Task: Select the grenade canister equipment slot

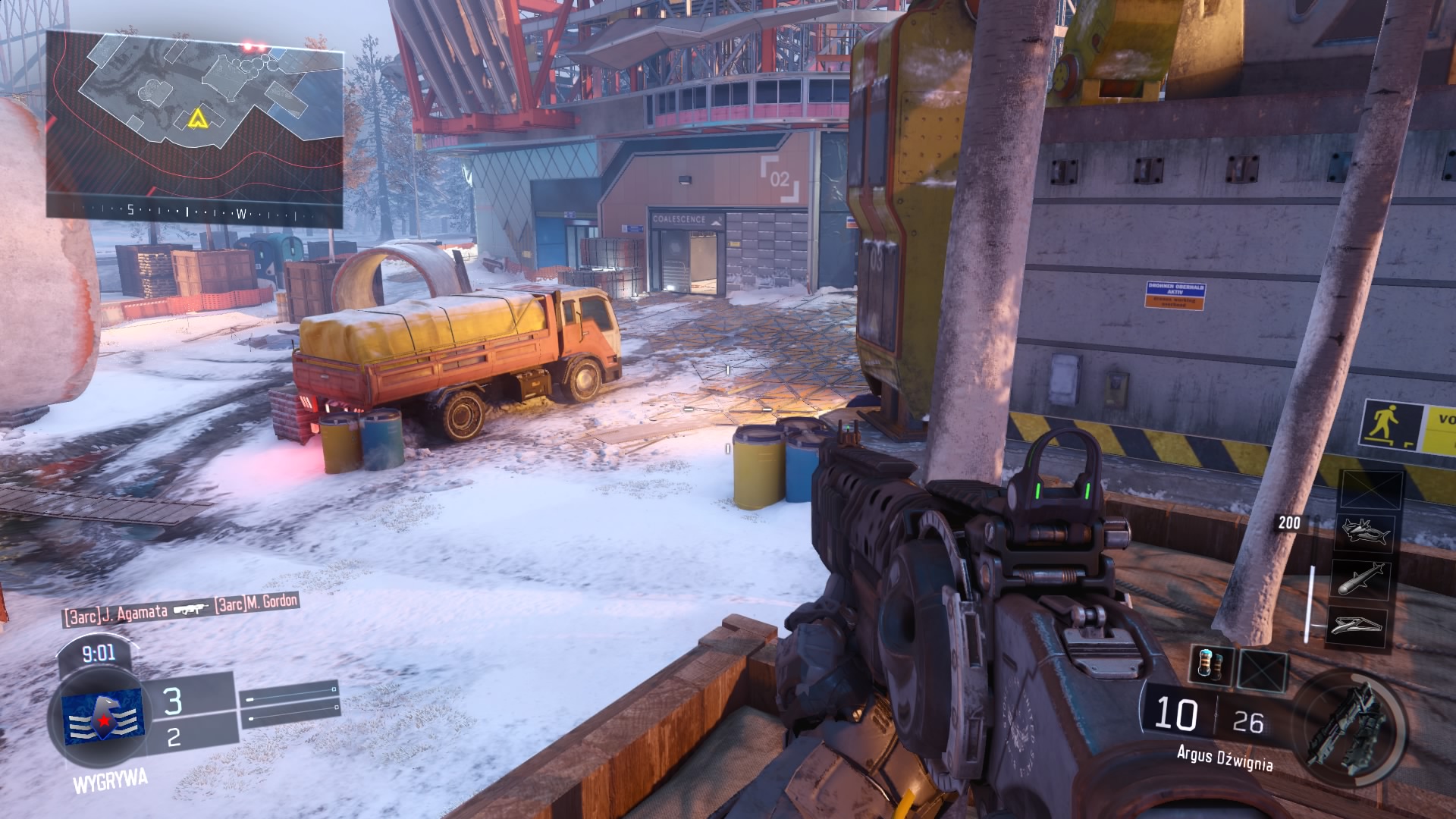Action: [x=1210, y=667]
